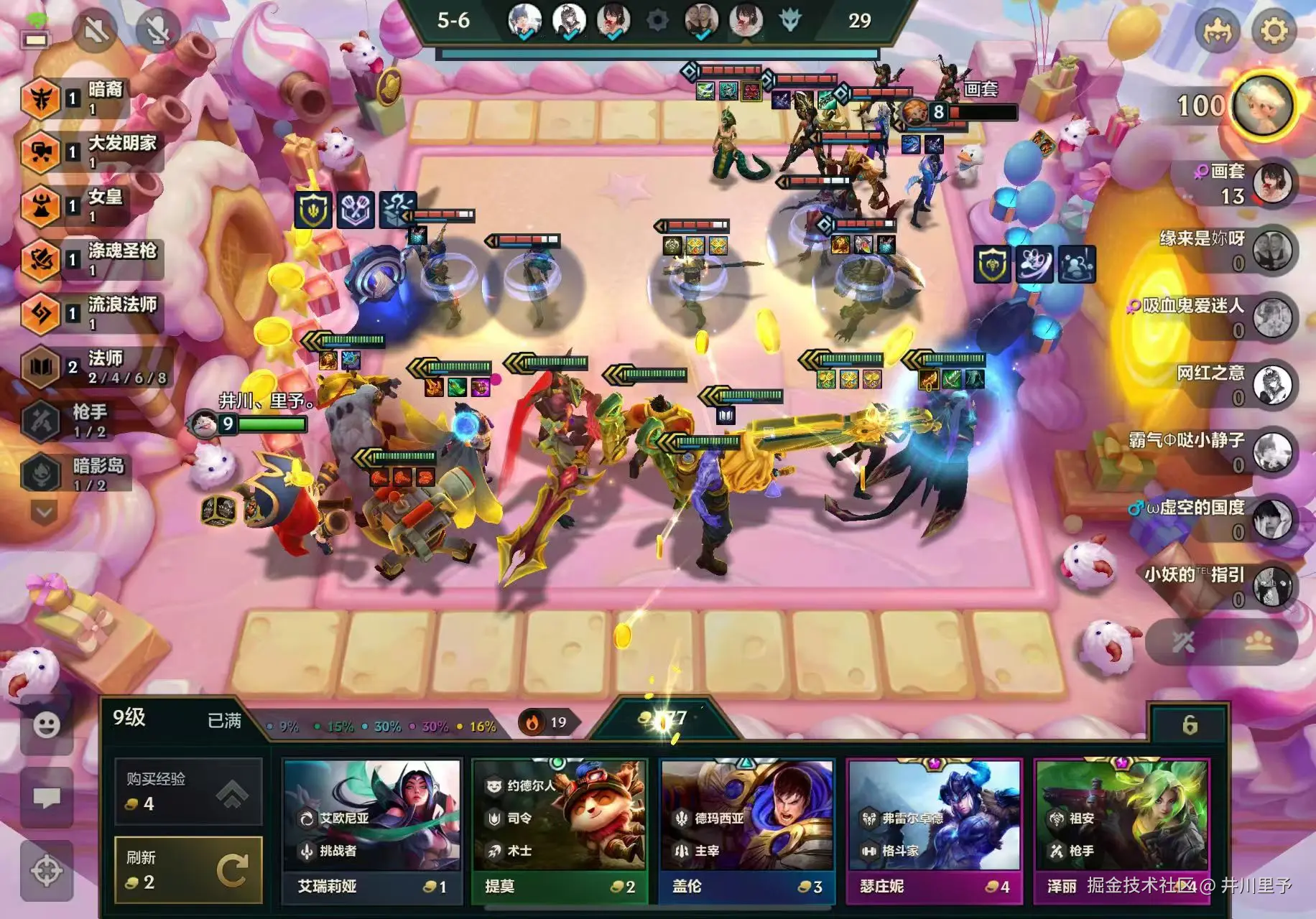The width and height of the screenshot is (1316, 919).
Task: Click the buy experience (购买经验) button
Action: pos(188,791)
